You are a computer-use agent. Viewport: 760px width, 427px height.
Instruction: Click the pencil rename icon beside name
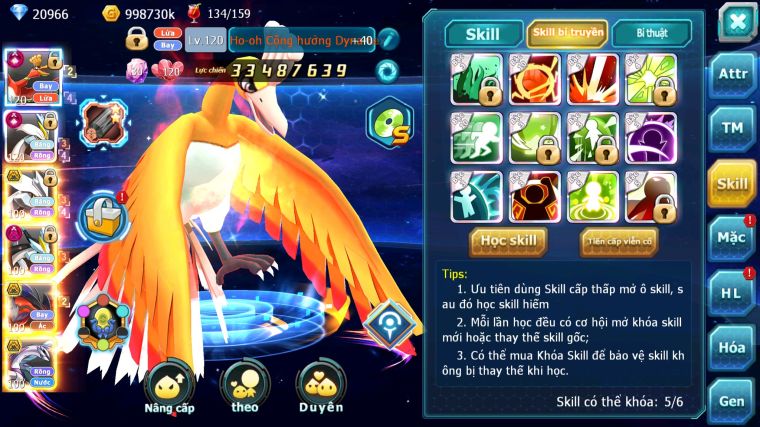pos(388,40)
